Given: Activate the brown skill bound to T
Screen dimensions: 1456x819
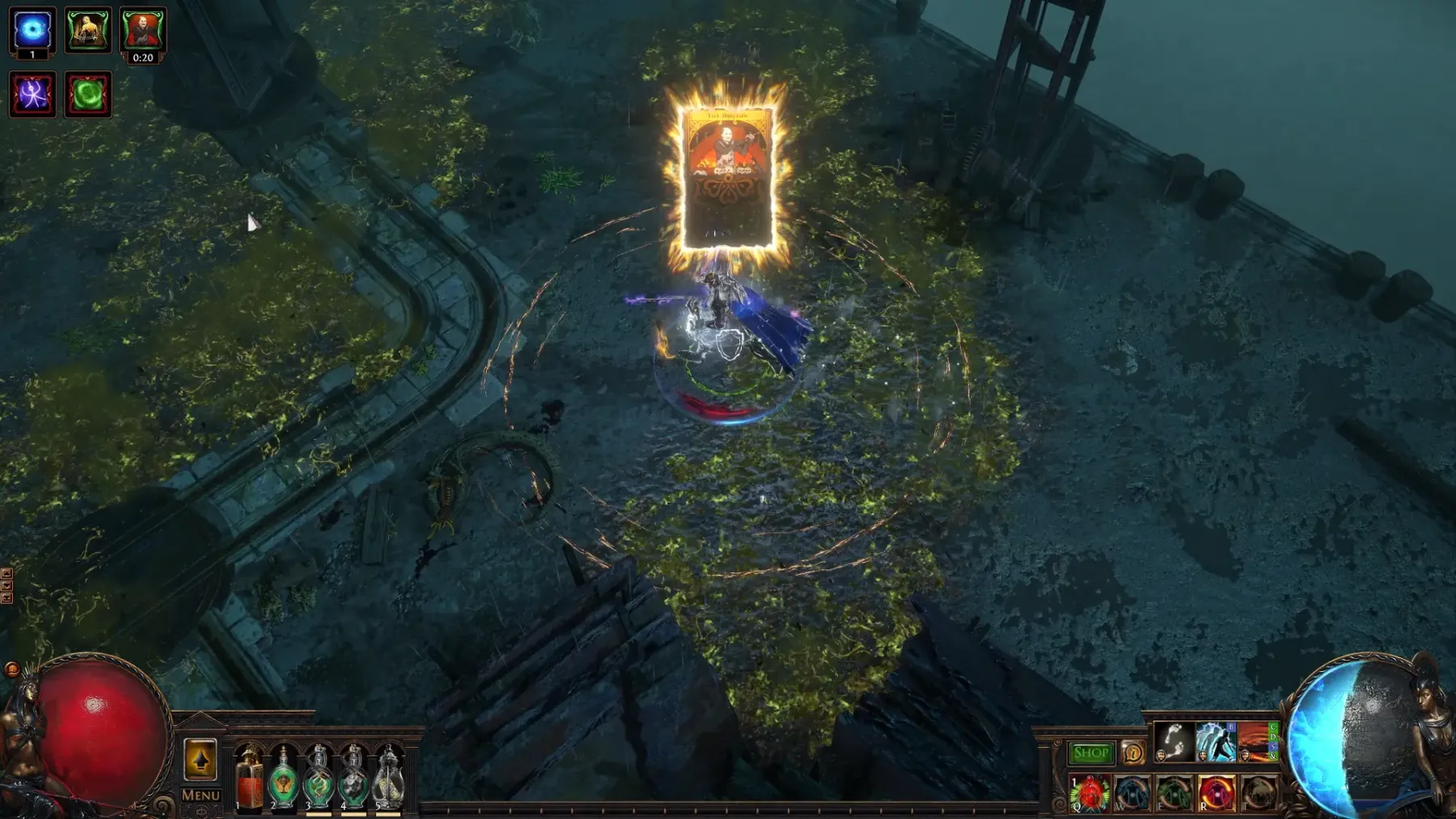Looking at the screenshot, I should click(1258, 793).
